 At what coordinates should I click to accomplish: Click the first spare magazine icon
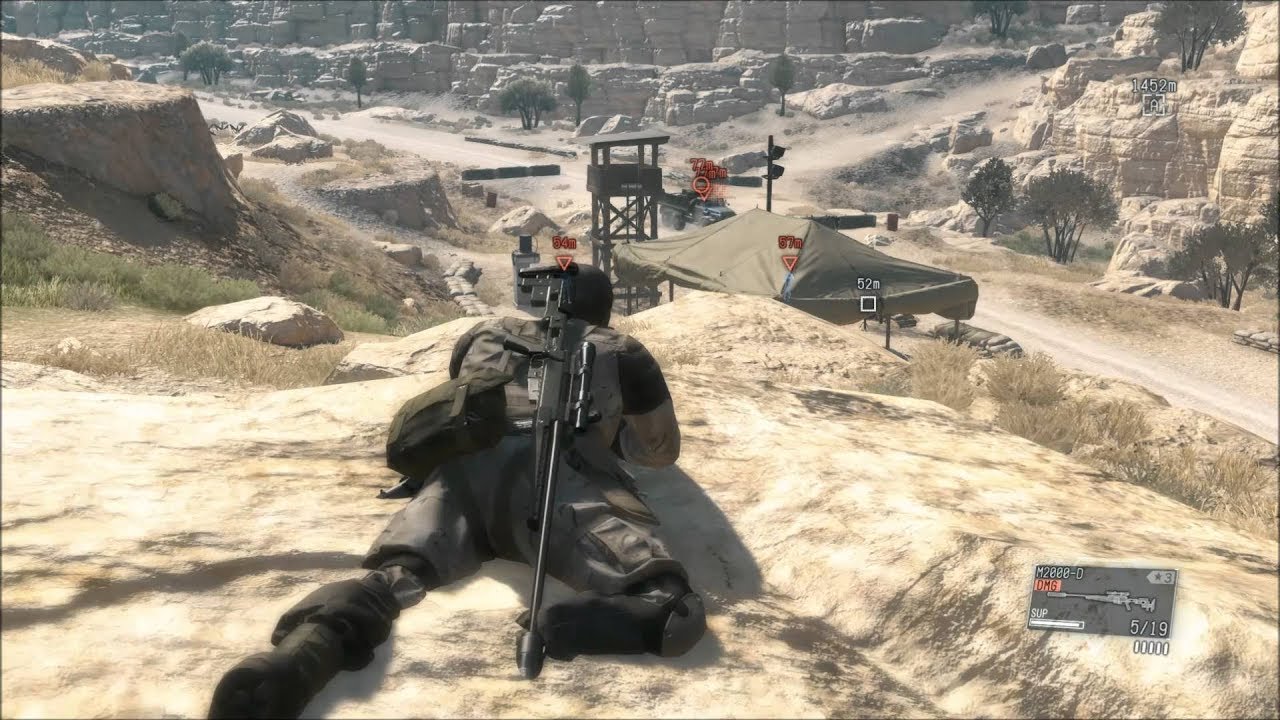[1135, 646]
